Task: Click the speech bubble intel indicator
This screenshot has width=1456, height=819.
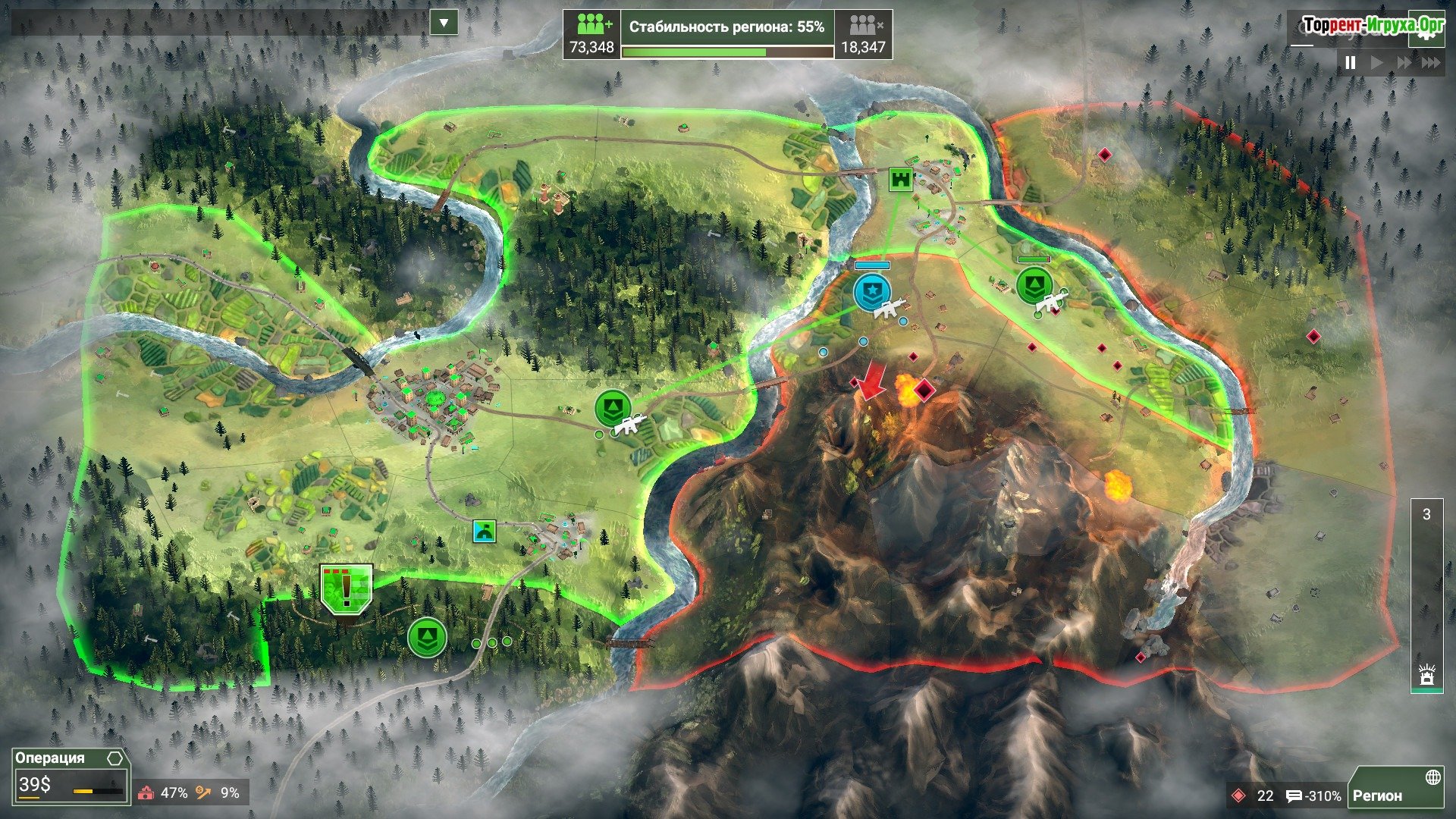Action: [x=1294, y=795]
